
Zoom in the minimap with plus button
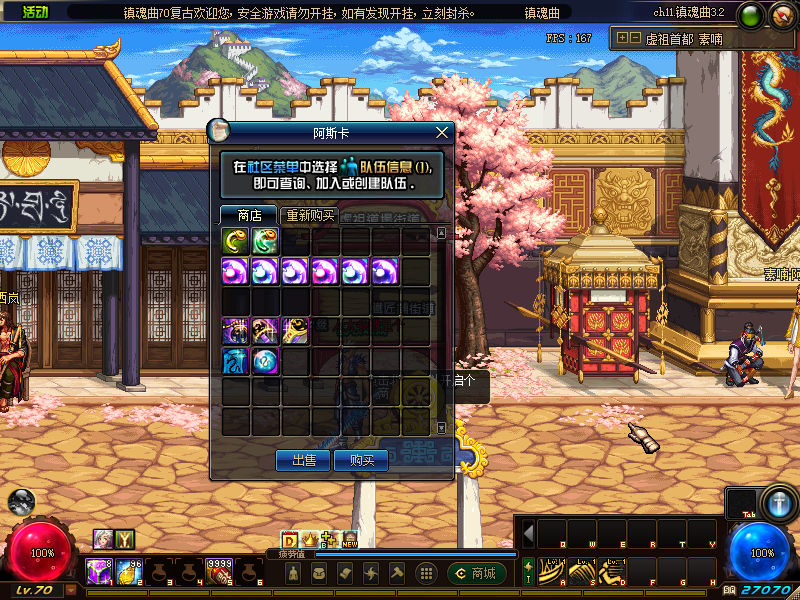(622, 38)
